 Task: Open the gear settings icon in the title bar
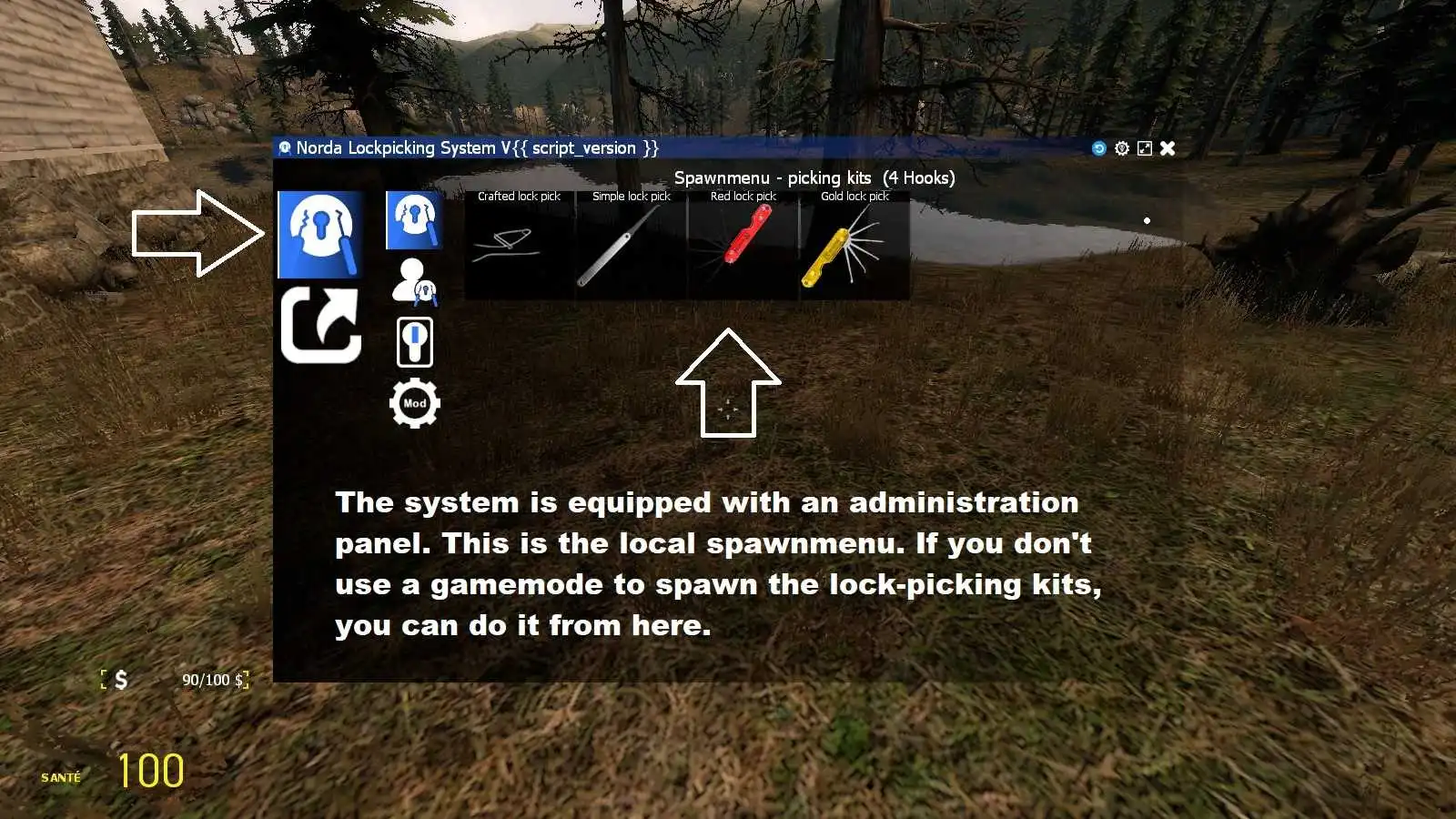point(1123,147)
